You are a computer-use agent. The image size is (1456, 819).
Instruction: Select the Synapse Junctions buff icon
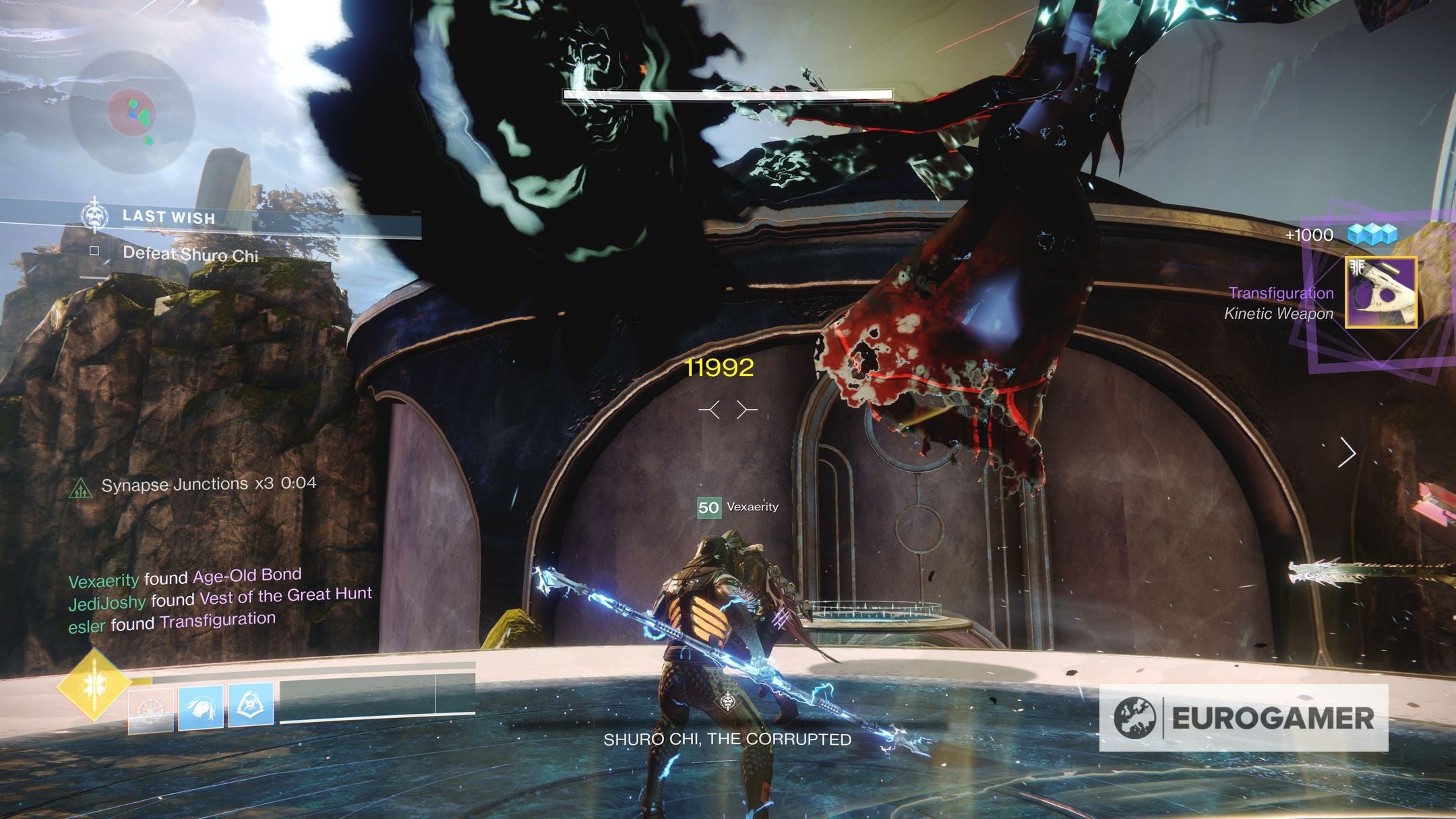[81, 487]
